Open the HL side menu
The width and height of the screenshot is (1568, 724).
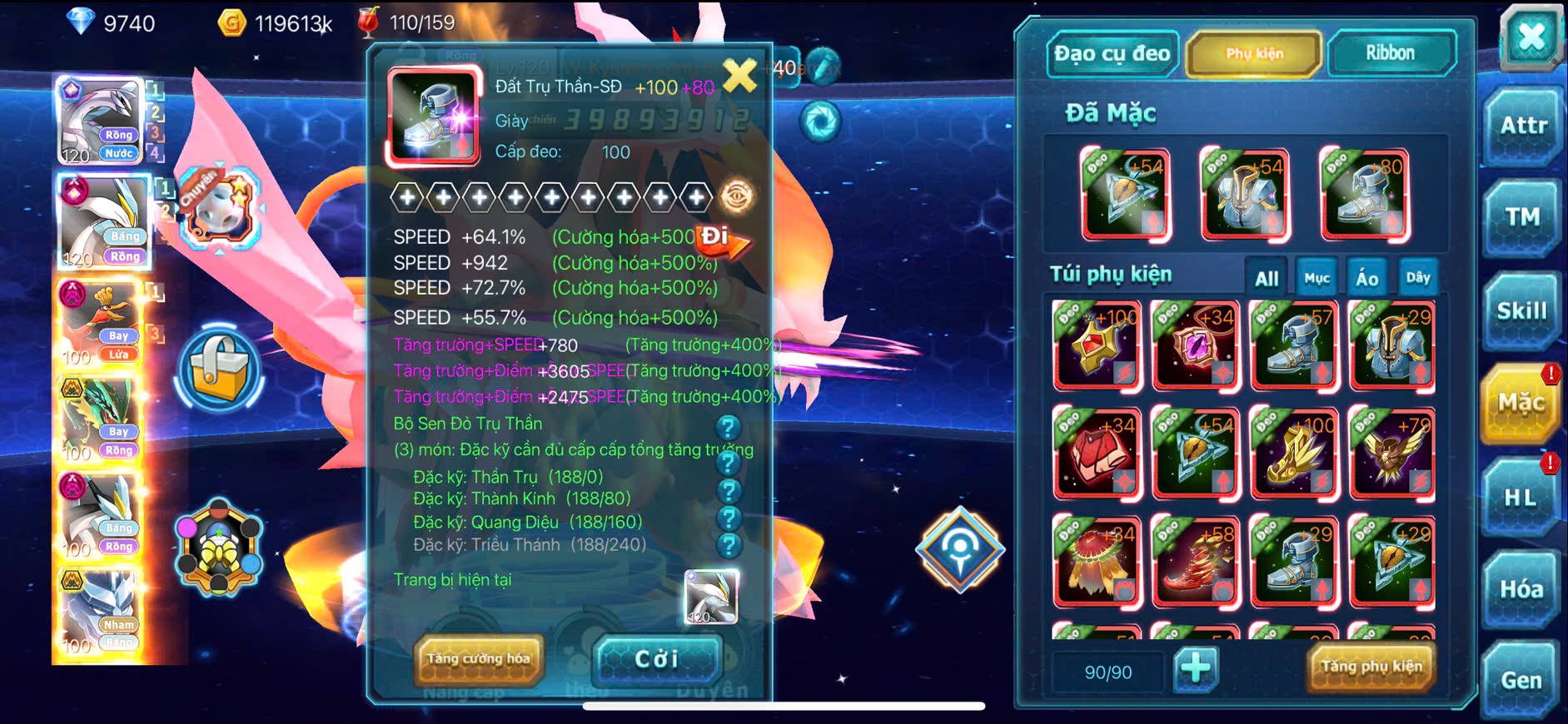[1521, 498]
